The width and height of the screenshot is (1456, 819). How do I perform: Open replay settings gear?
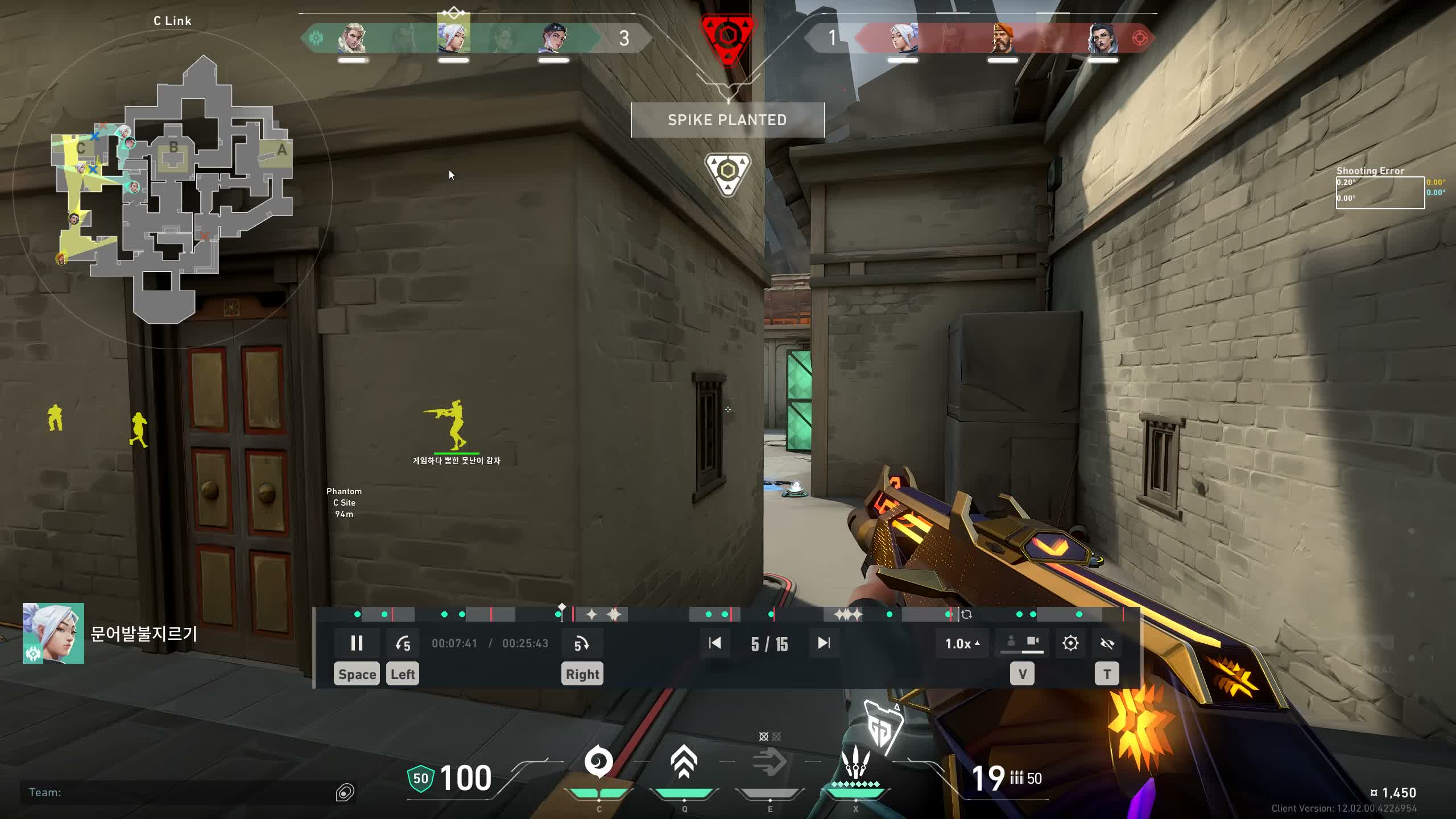pos(1070,643)
